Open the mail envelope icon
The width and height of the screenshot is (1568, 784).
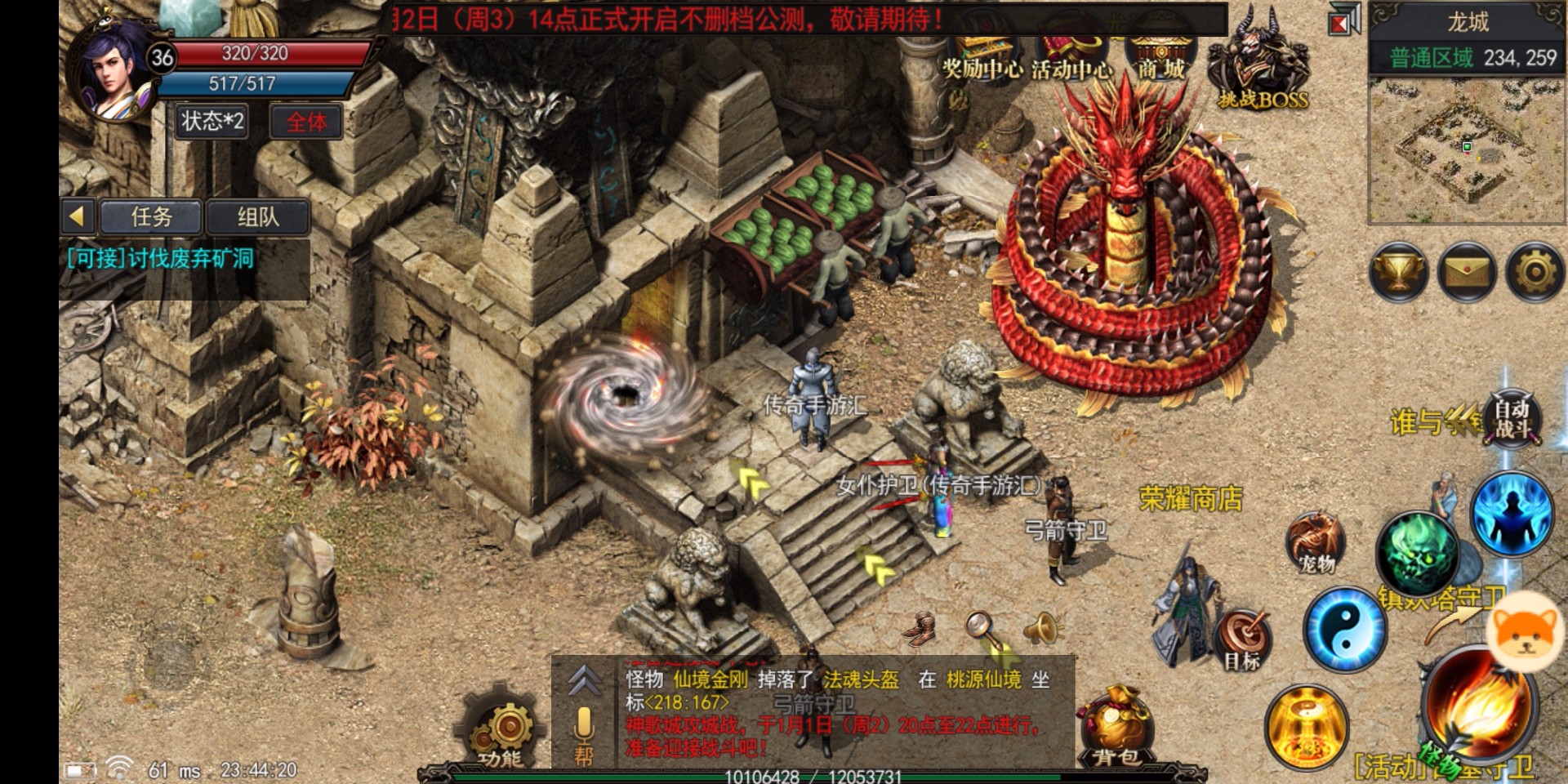click(1467, 272)
